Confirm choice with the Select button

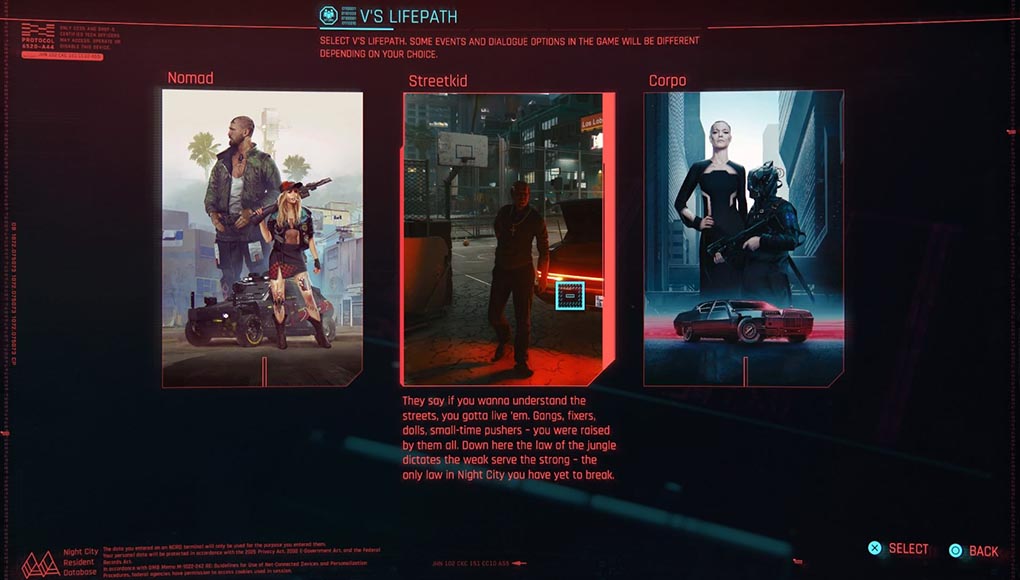click(898, 549)
